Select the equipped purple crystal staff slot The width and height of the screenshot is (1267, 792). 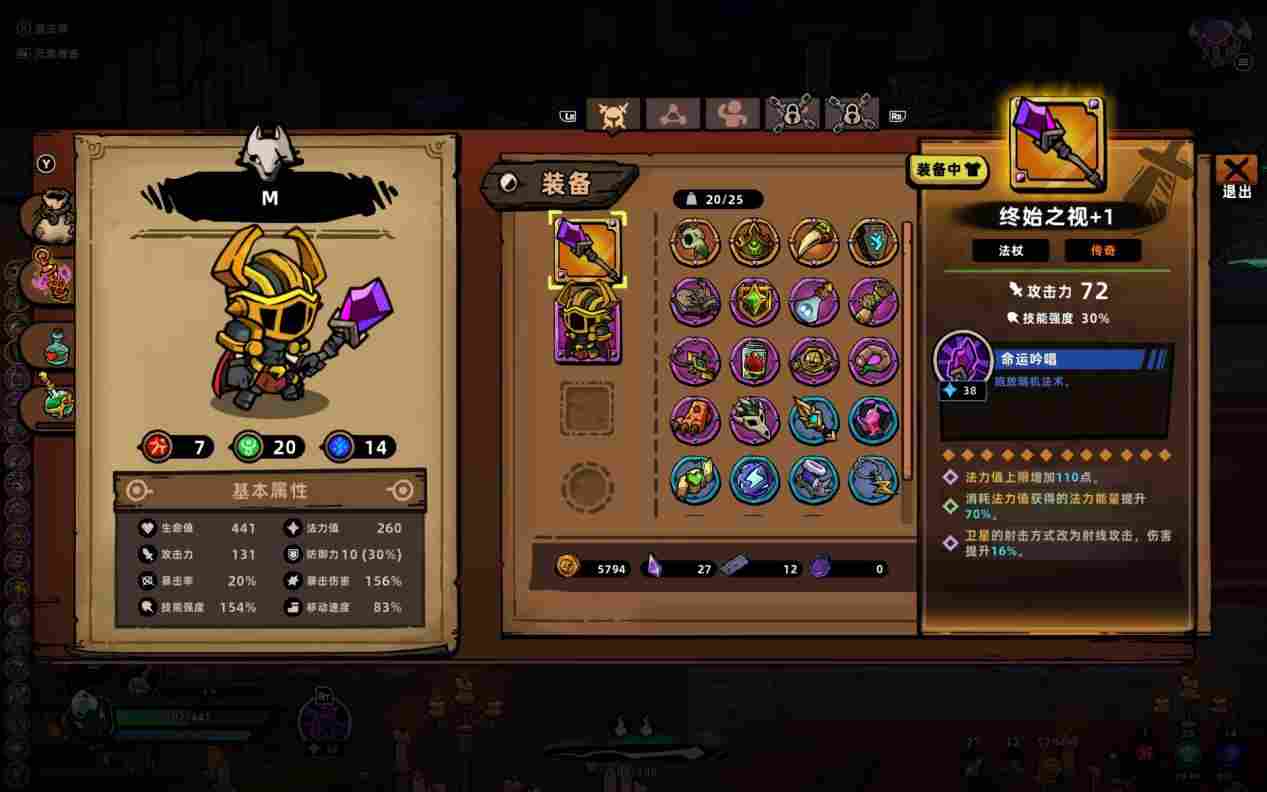pos(587,250)
